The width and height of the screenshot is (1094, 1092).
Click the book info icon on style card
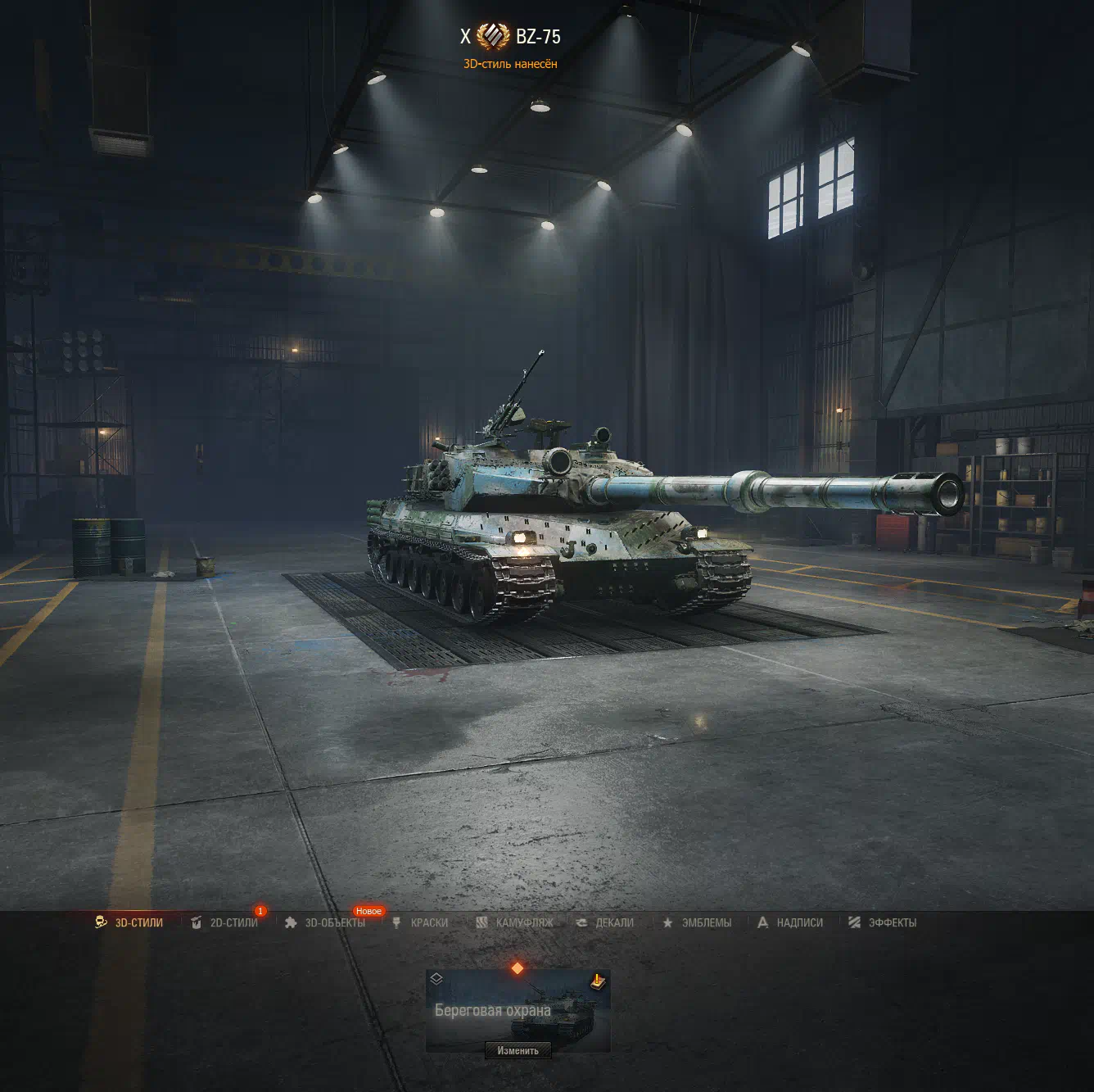coord(598,981)
